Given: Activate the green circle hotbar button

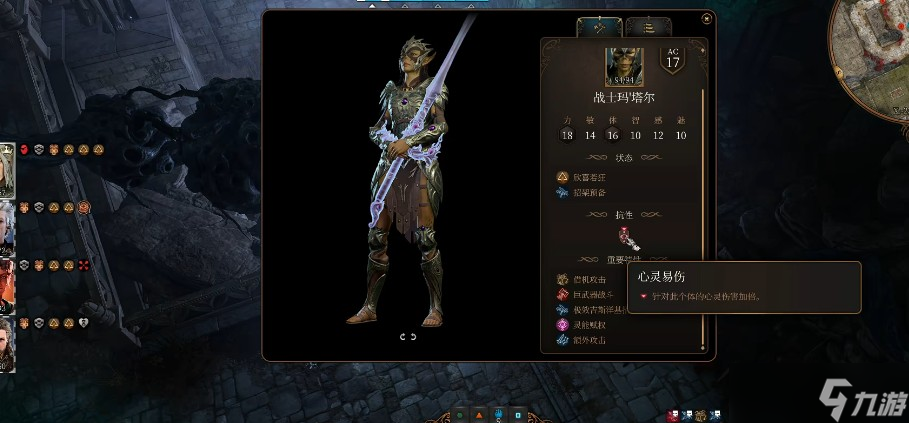Looking at the screenshot, I should point(459,413).
